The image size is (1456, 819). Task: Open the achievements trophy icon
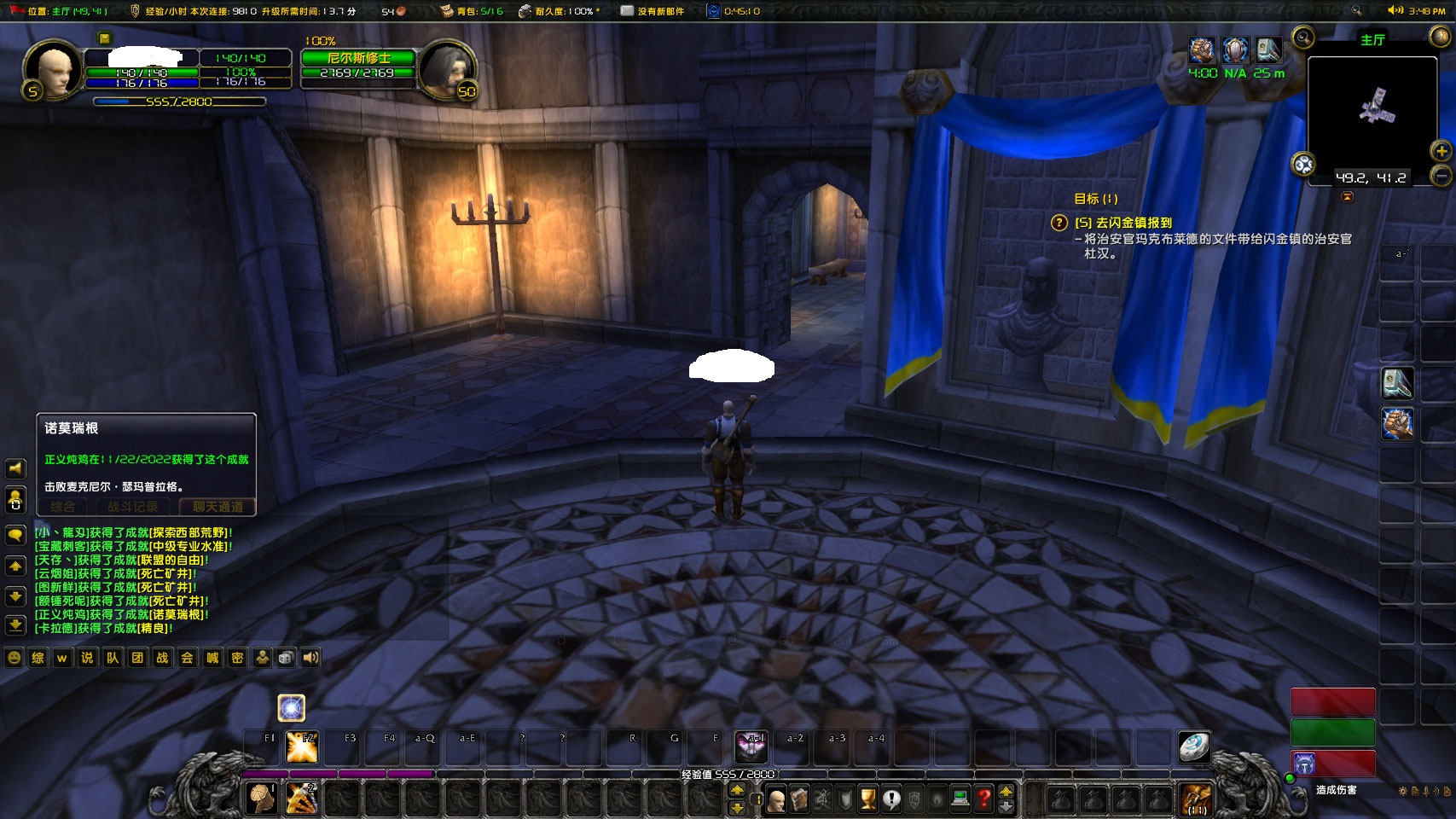click(x=867, y=799)
